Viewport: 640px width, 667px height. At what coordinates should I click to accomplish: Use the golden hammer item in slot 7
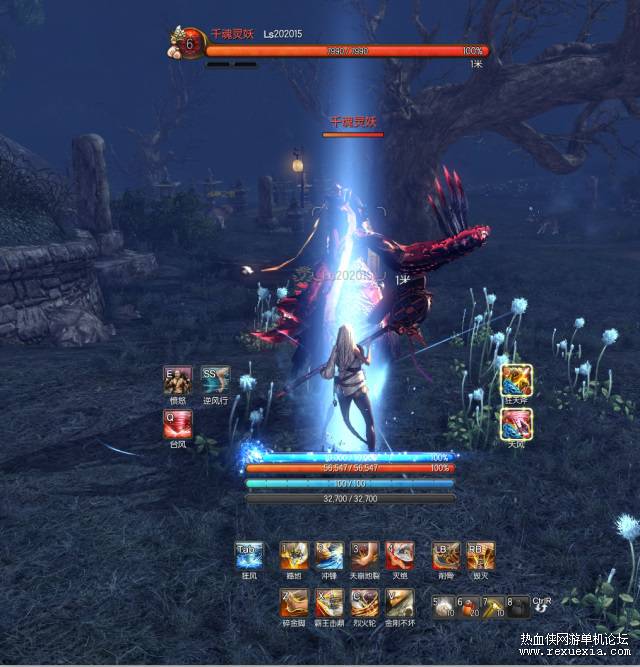click(493, 606)
